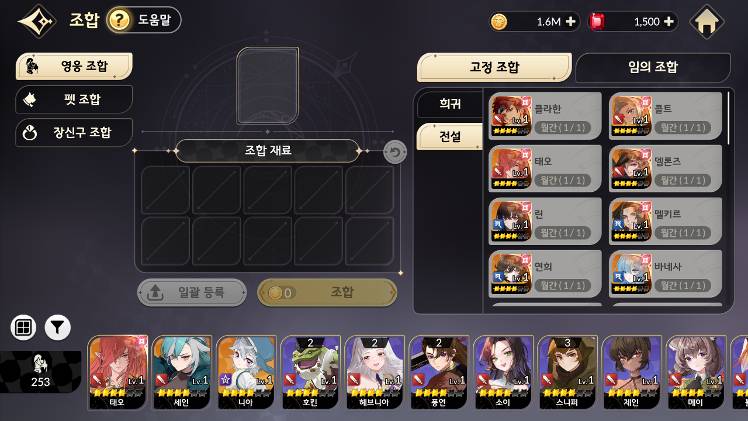Switch to the 고정 조합 tab
This screenshot has width=748, height=421.
[x=494, y=67]
